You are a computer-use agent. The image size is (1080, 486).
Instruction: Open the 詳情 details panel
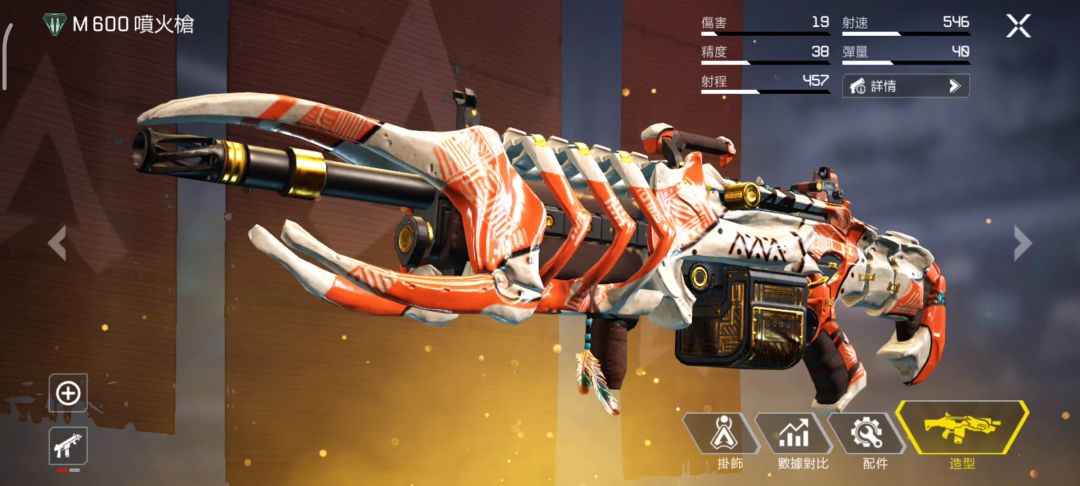905,86
